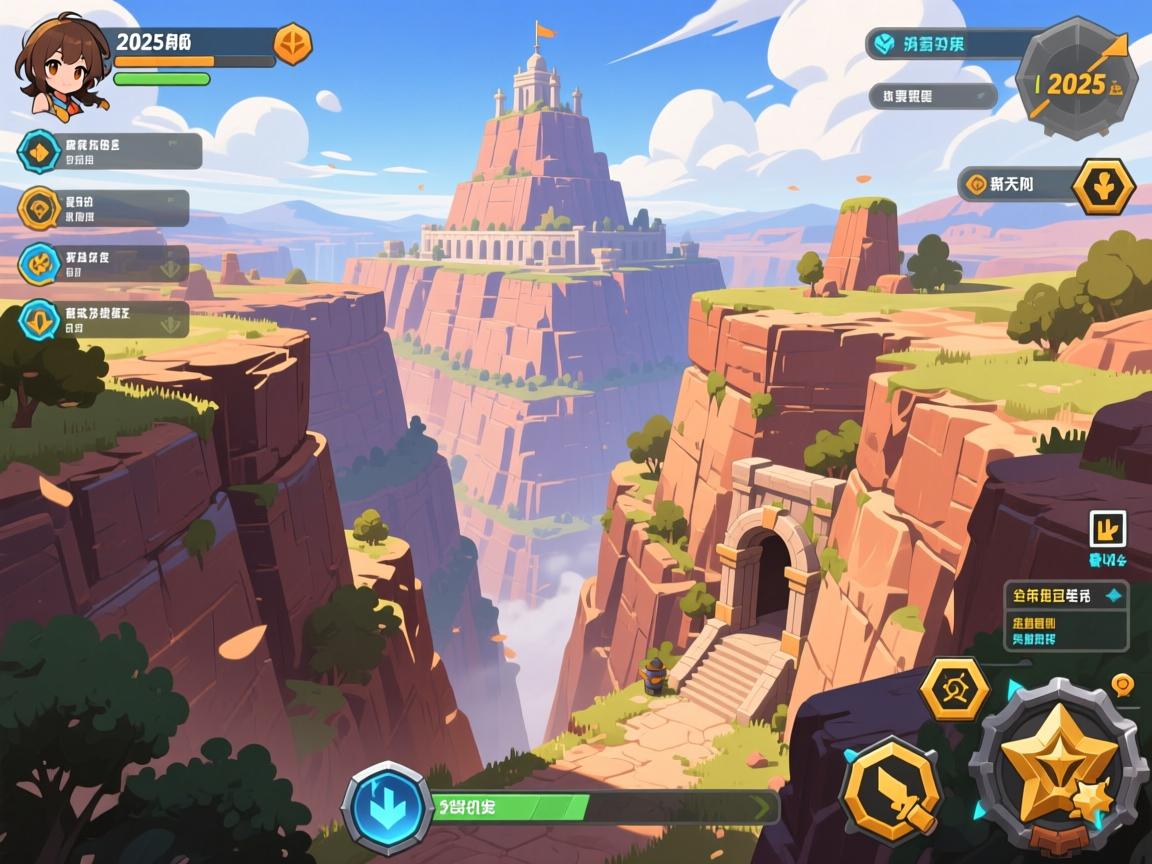Select the grey pill bar below the gem bar

[x=931, y=96]
